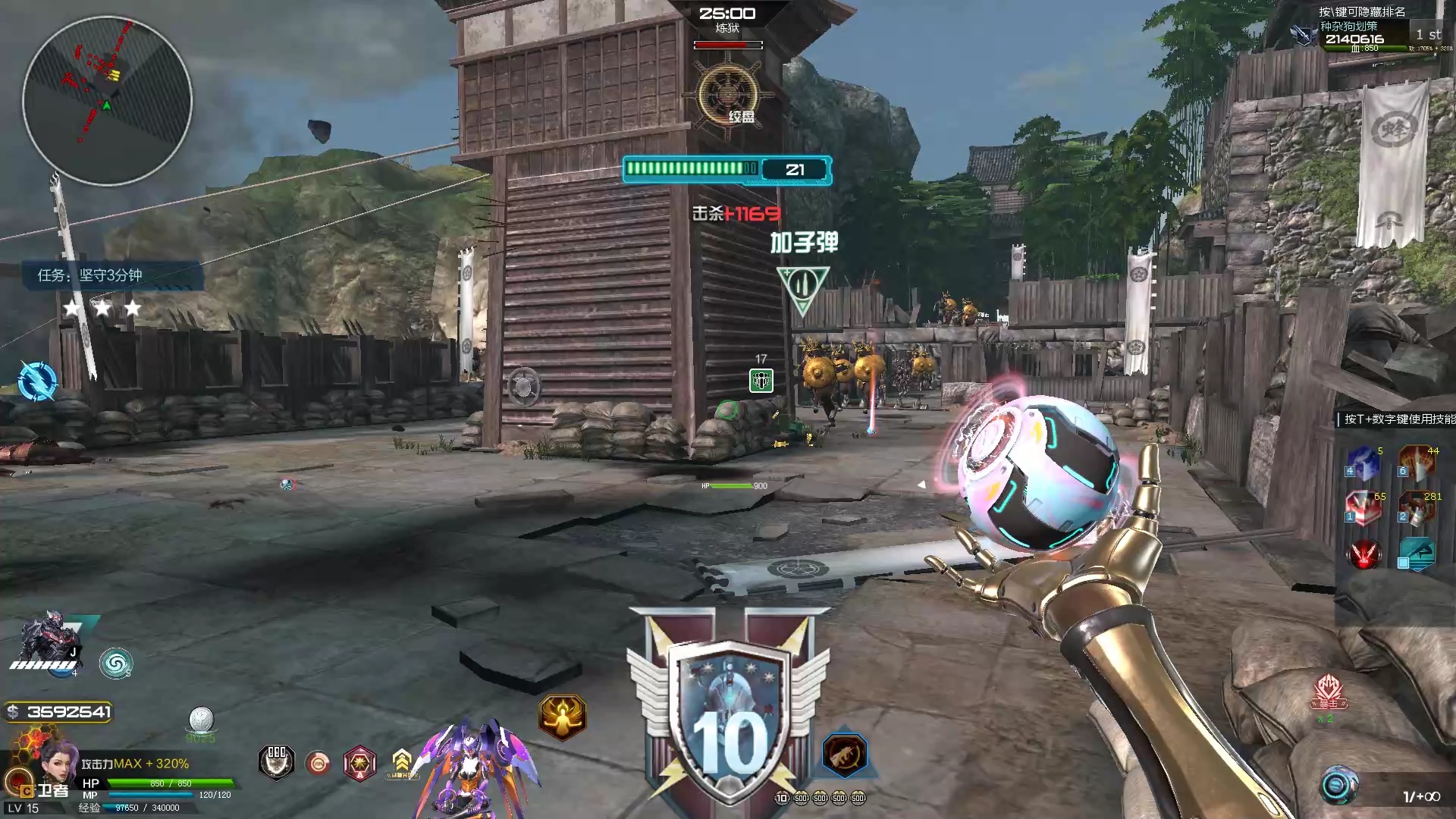Use the flaming blade skill numbered 6
The height and width of the screenshot is (819, 1456).
1417,463
